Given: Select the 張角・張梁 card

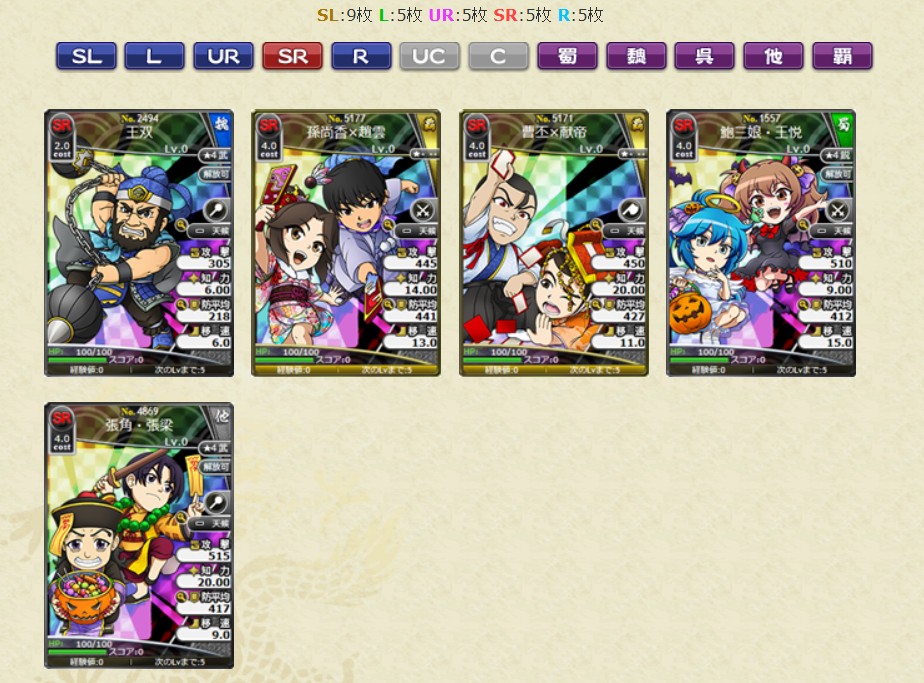Looking at the screenshot, I should 138,535.
